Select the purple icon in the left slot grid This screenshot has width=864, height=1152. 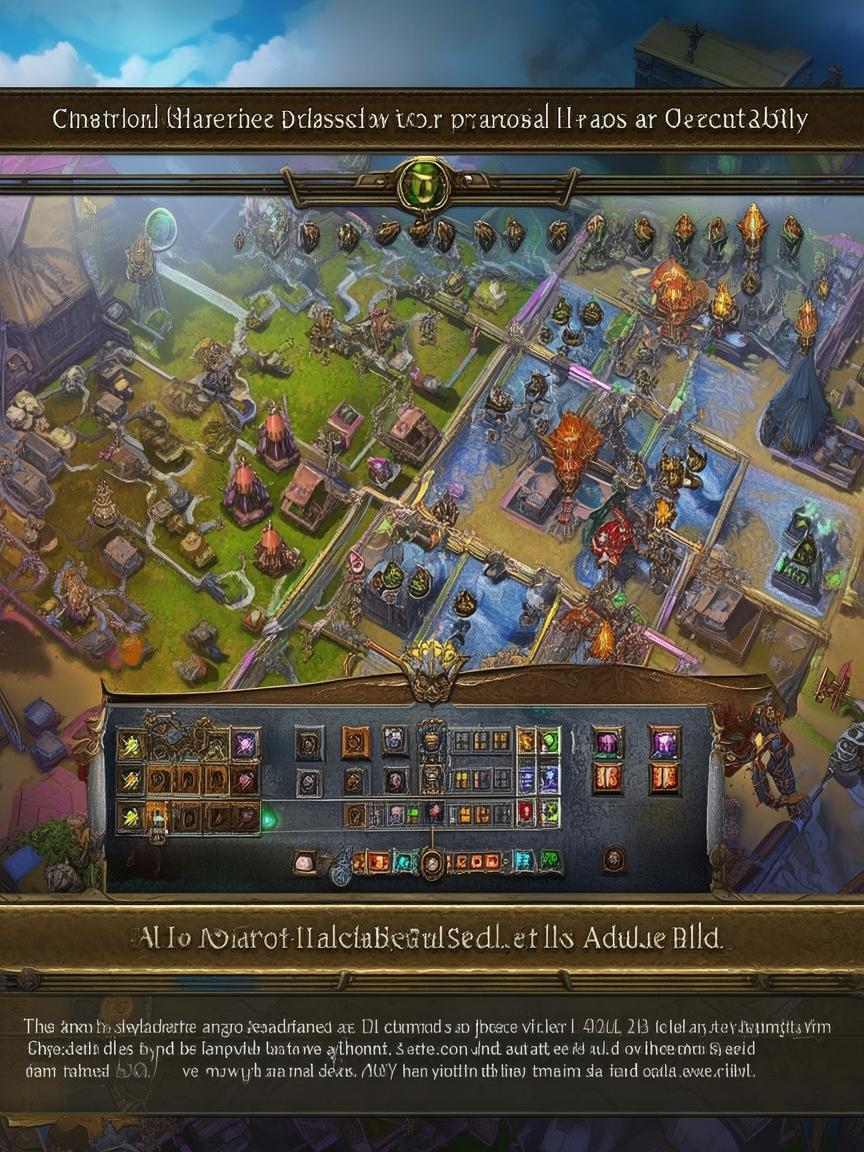tap(244, 743)
